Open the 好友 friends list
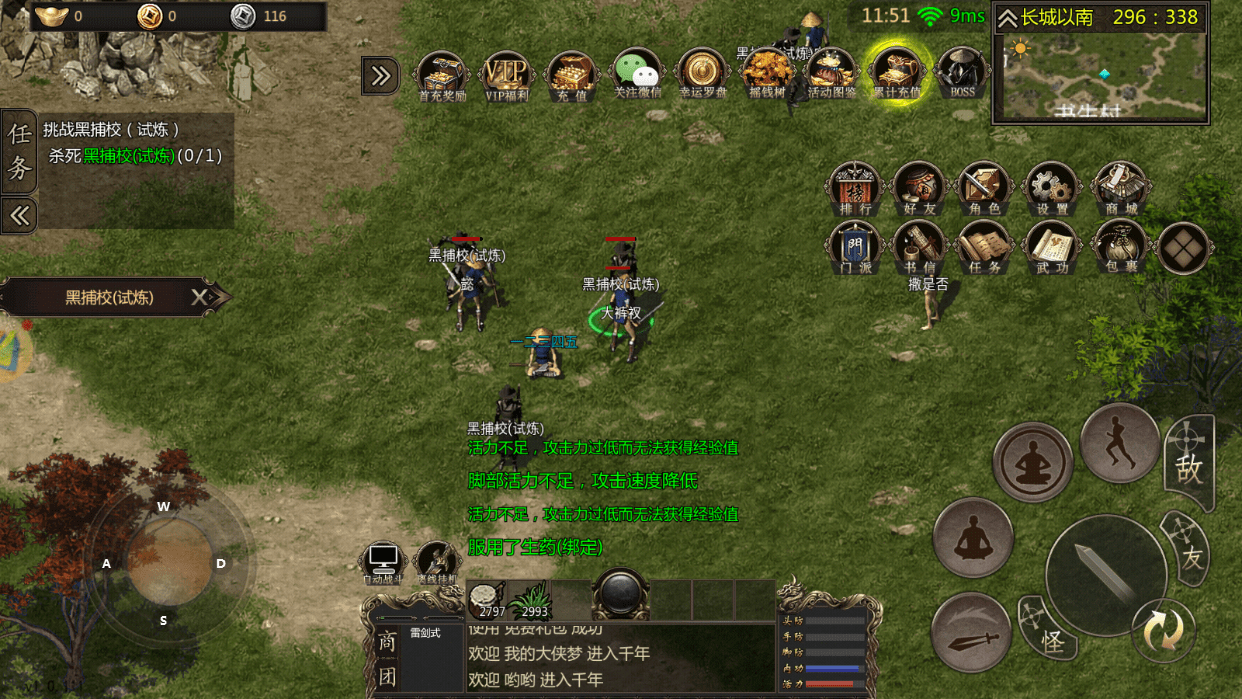 919,187
